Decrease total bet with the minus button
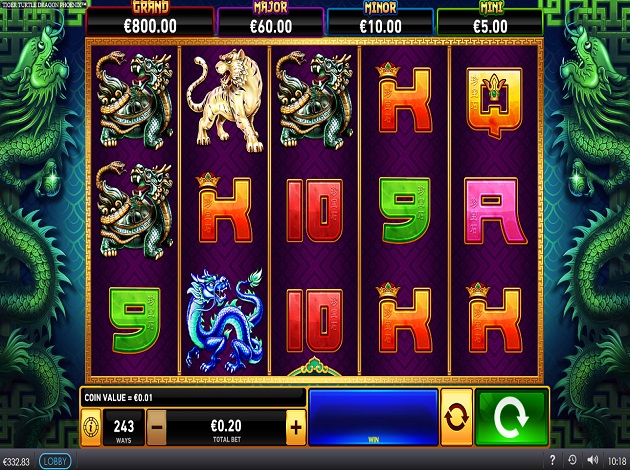Image resolution: width=630 pixels, height=470 pixels. click(157, 427)
